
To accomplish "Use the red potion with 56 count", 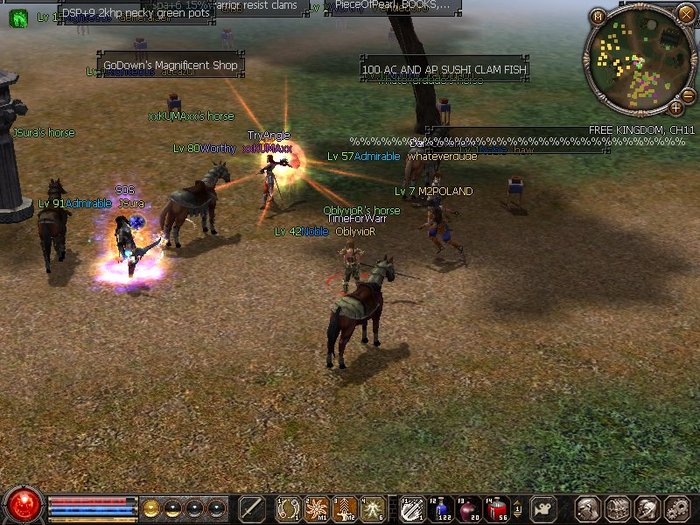I will point(495,508).
